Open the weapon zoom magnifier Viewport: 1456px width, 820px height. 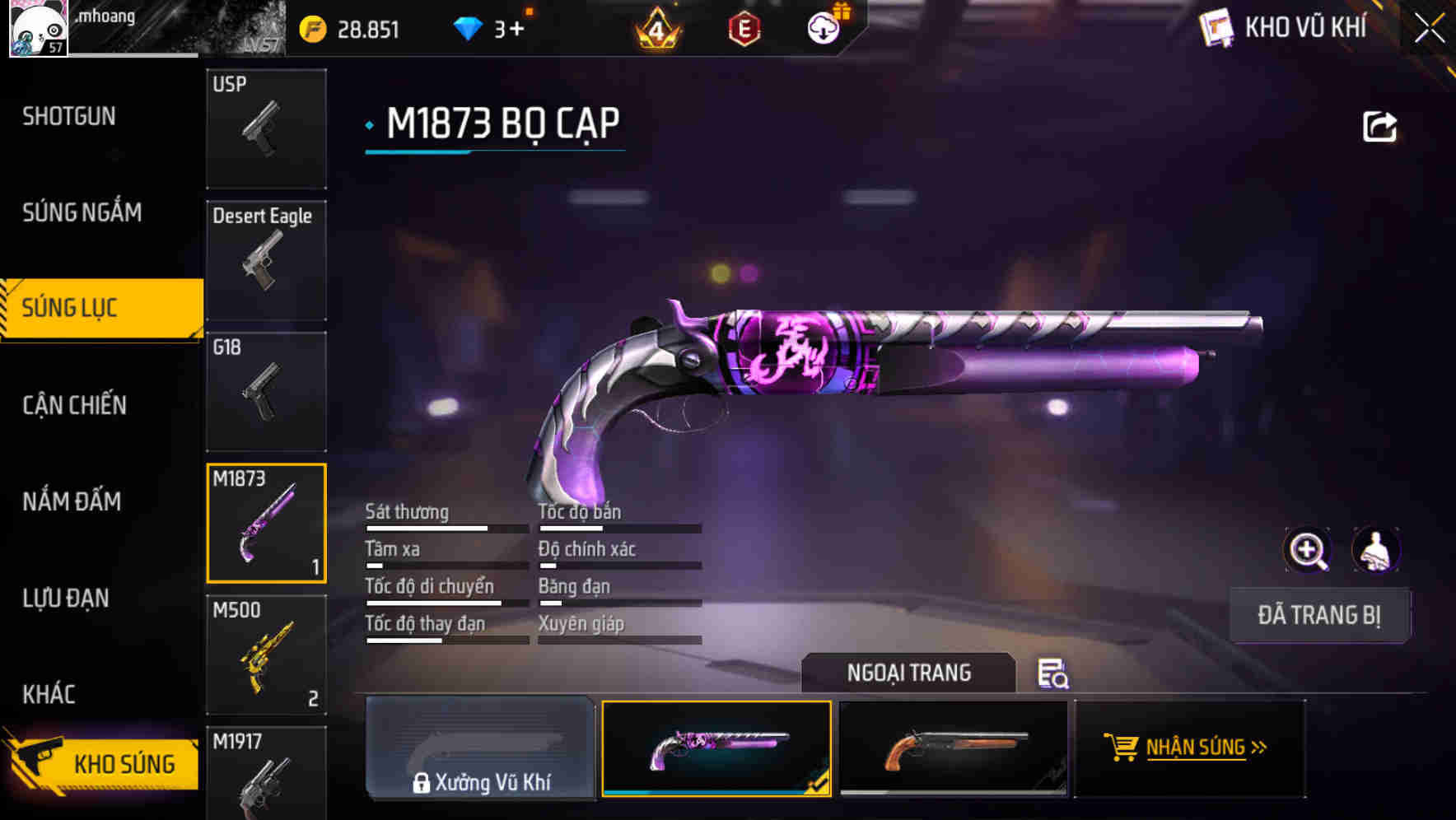(1308, 550)
